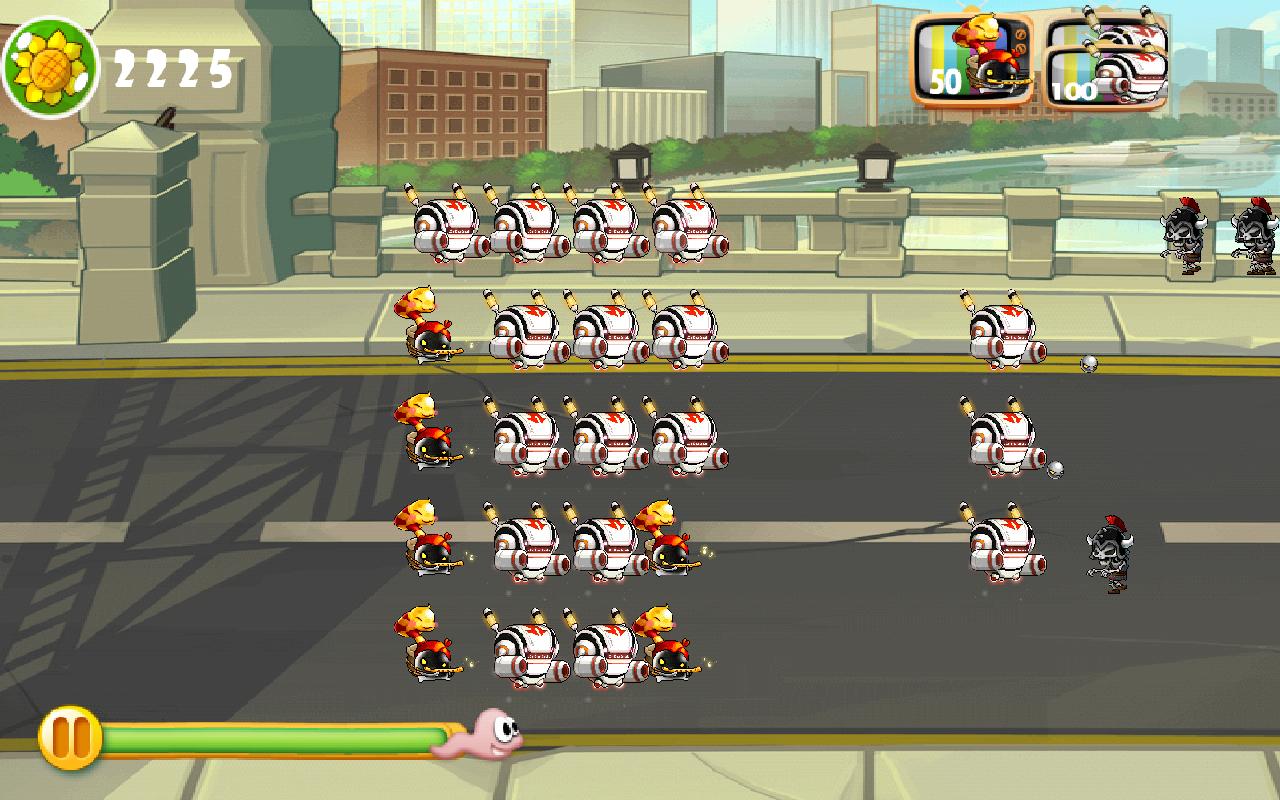Click the lion-riding bee in the middle rows

pyautogui.click(x=430, y=440)
